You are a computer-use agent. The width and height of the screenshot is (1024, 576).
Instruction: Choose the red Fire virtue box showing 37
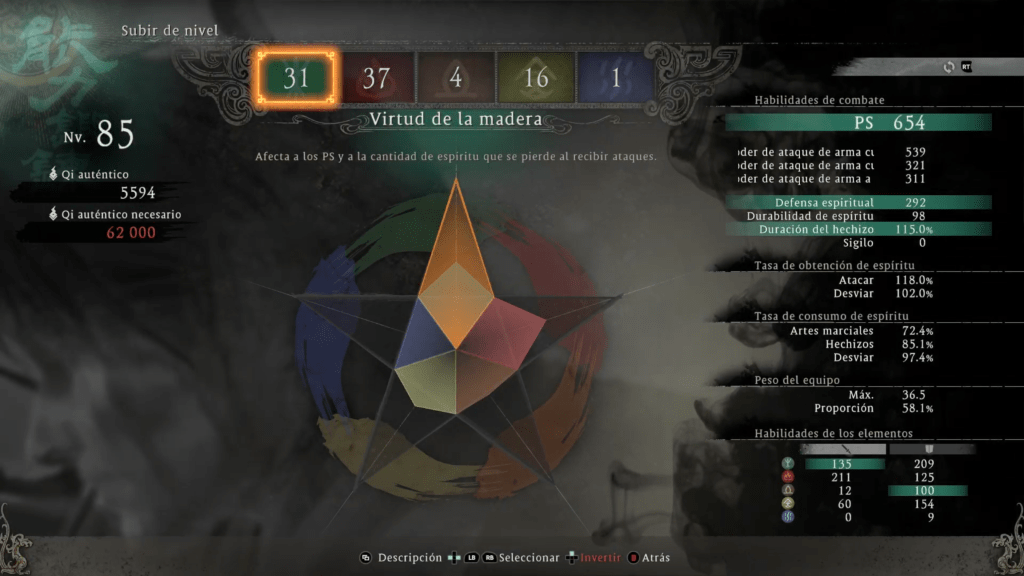click(x=376, y=78)
